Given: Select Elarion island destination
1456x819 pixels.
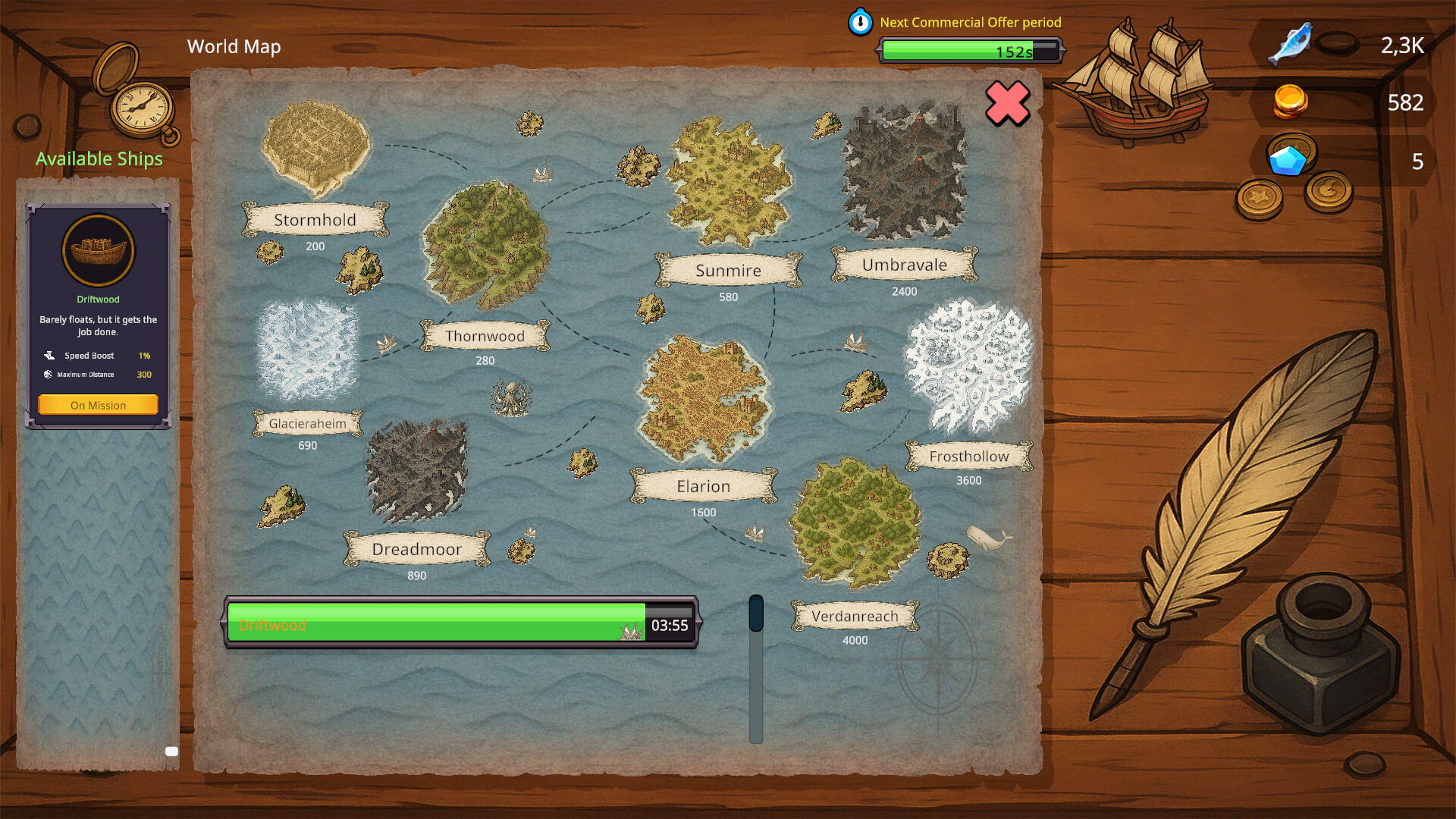Looking at the screenshot, I should click(x=703, y=398).
